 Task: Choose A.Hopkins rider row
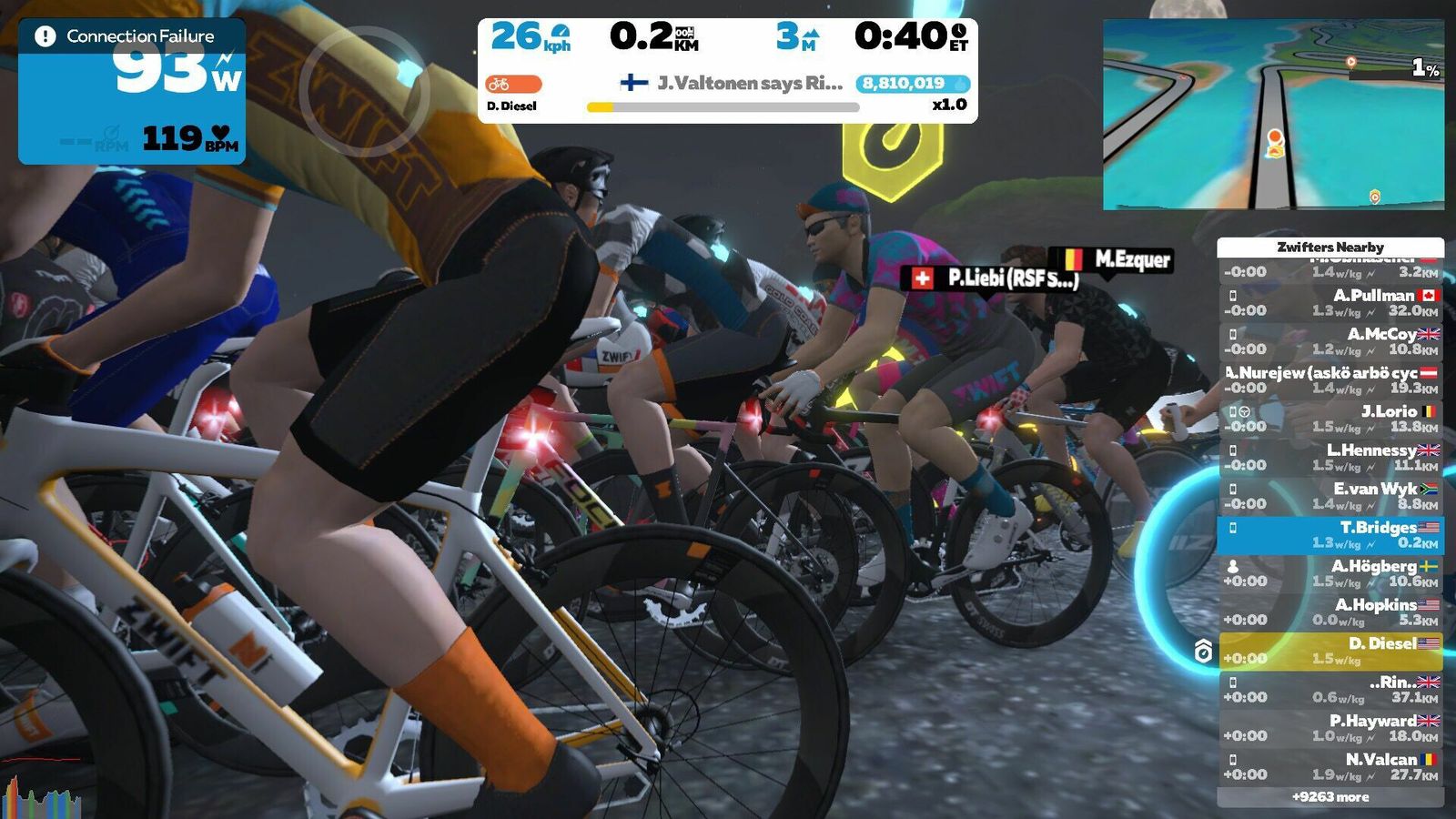pyautogui.click(x=1330, y=612)
